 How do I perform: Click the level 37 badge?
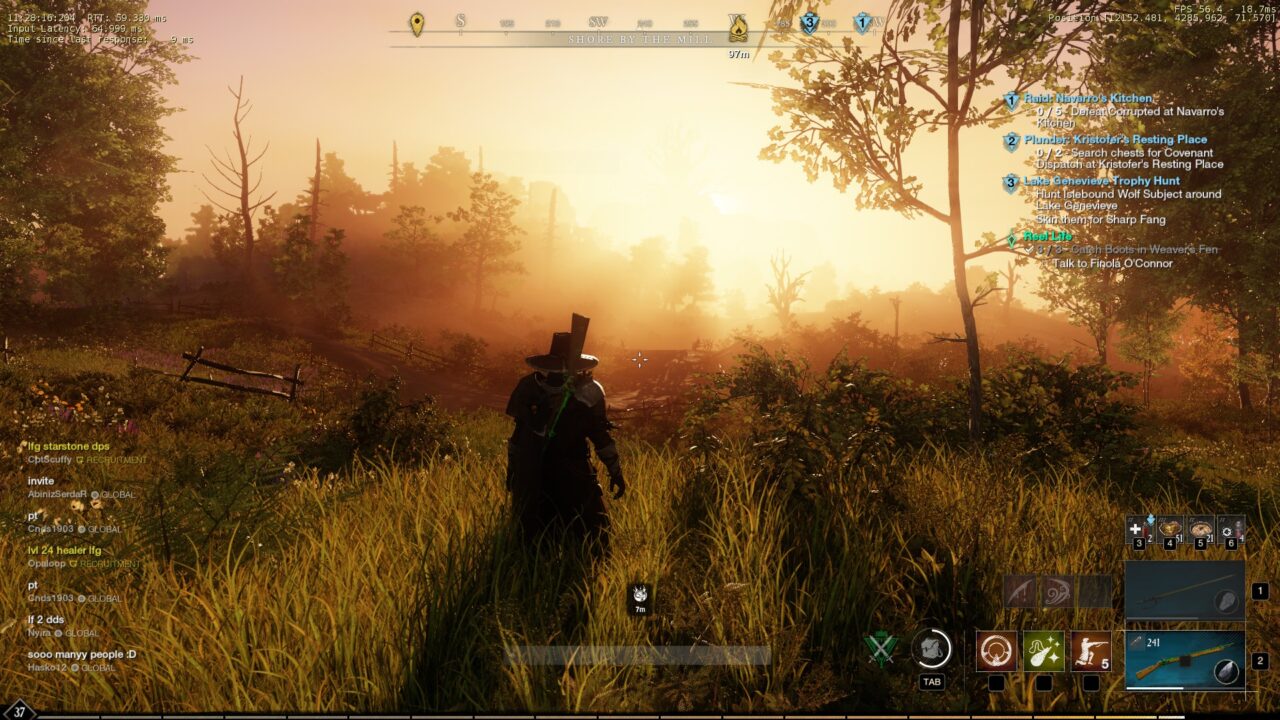click(19, 711)
